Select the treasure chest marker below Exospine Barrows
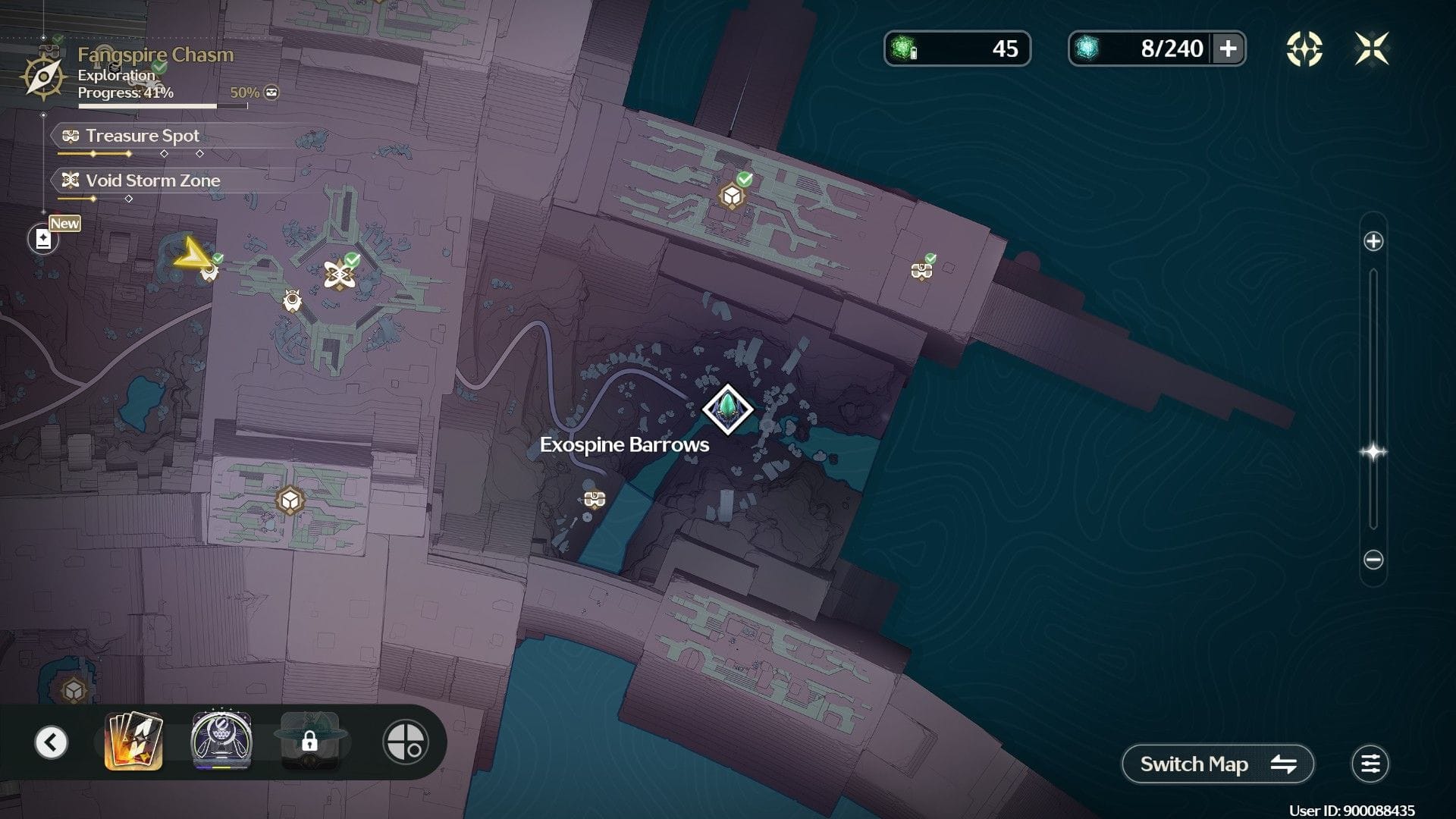 pos(595,499)
